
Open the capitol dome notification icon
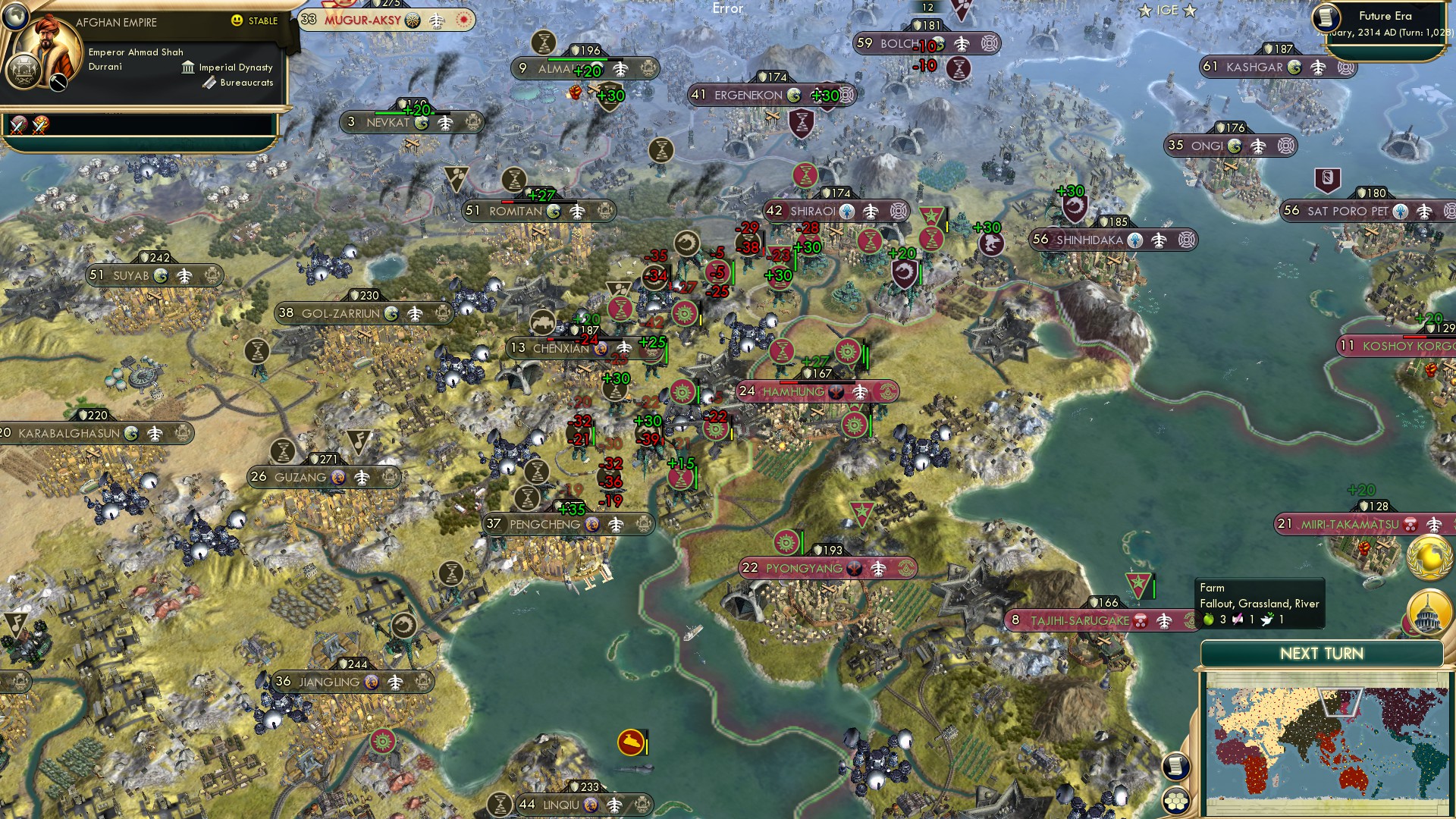[x=1429, y=611]
